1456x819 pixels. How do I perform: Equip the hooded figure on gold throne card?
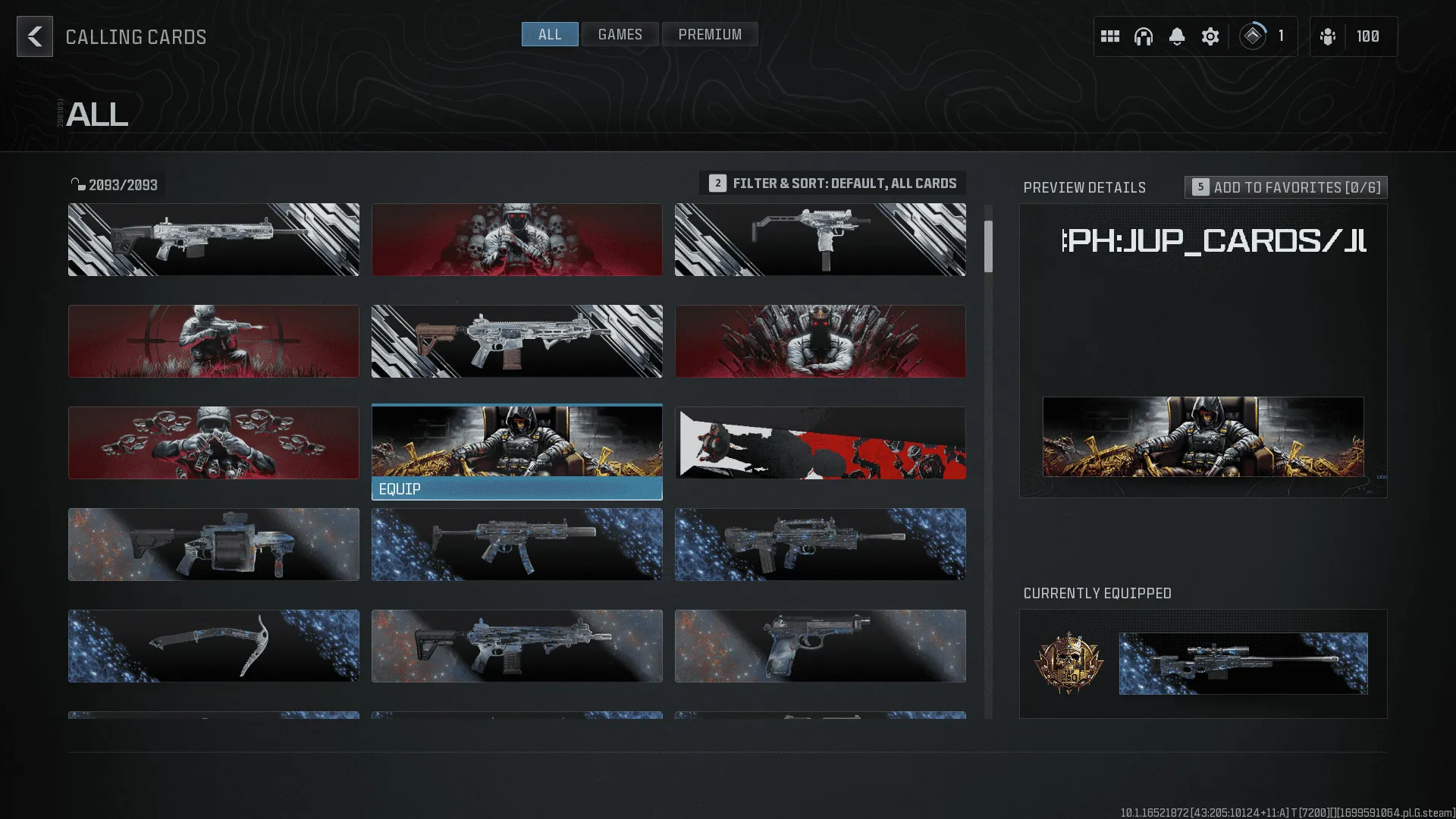point(516,489)
